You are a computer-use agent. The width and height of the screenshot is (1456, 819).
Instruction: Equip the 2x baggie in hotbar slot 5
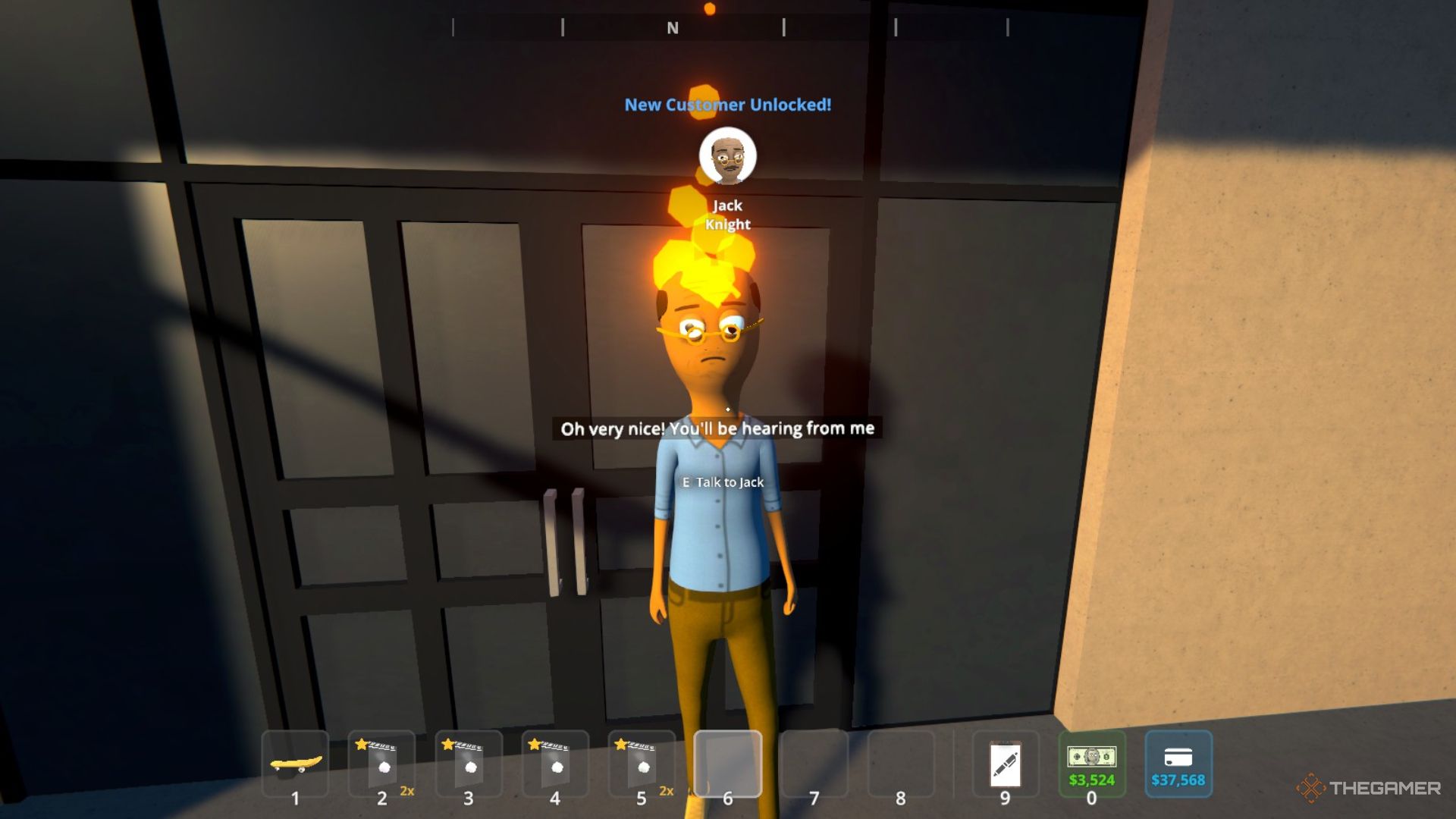(642, 764)
